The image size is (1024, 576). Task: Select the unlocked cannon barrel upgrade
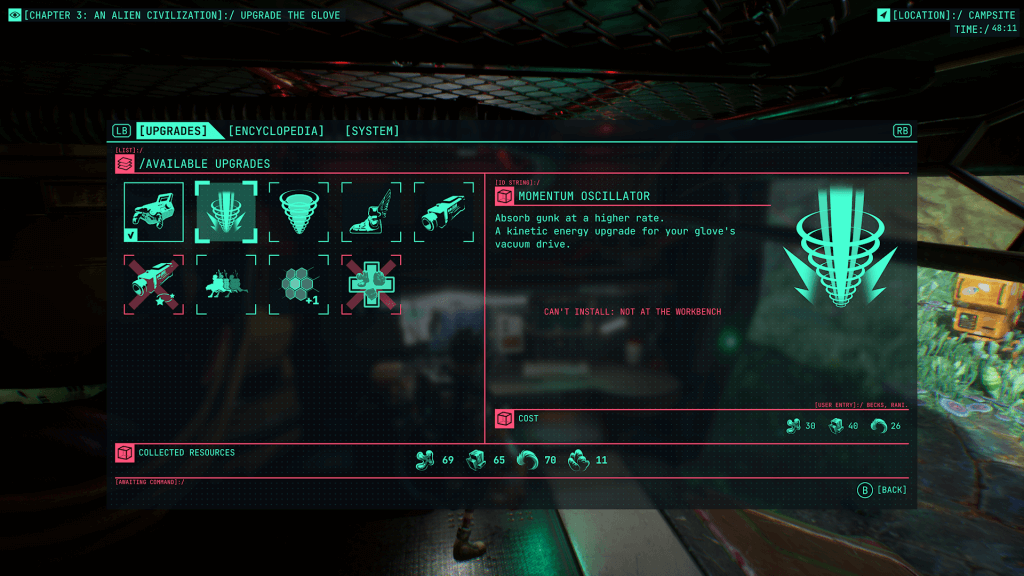point(444,212)
